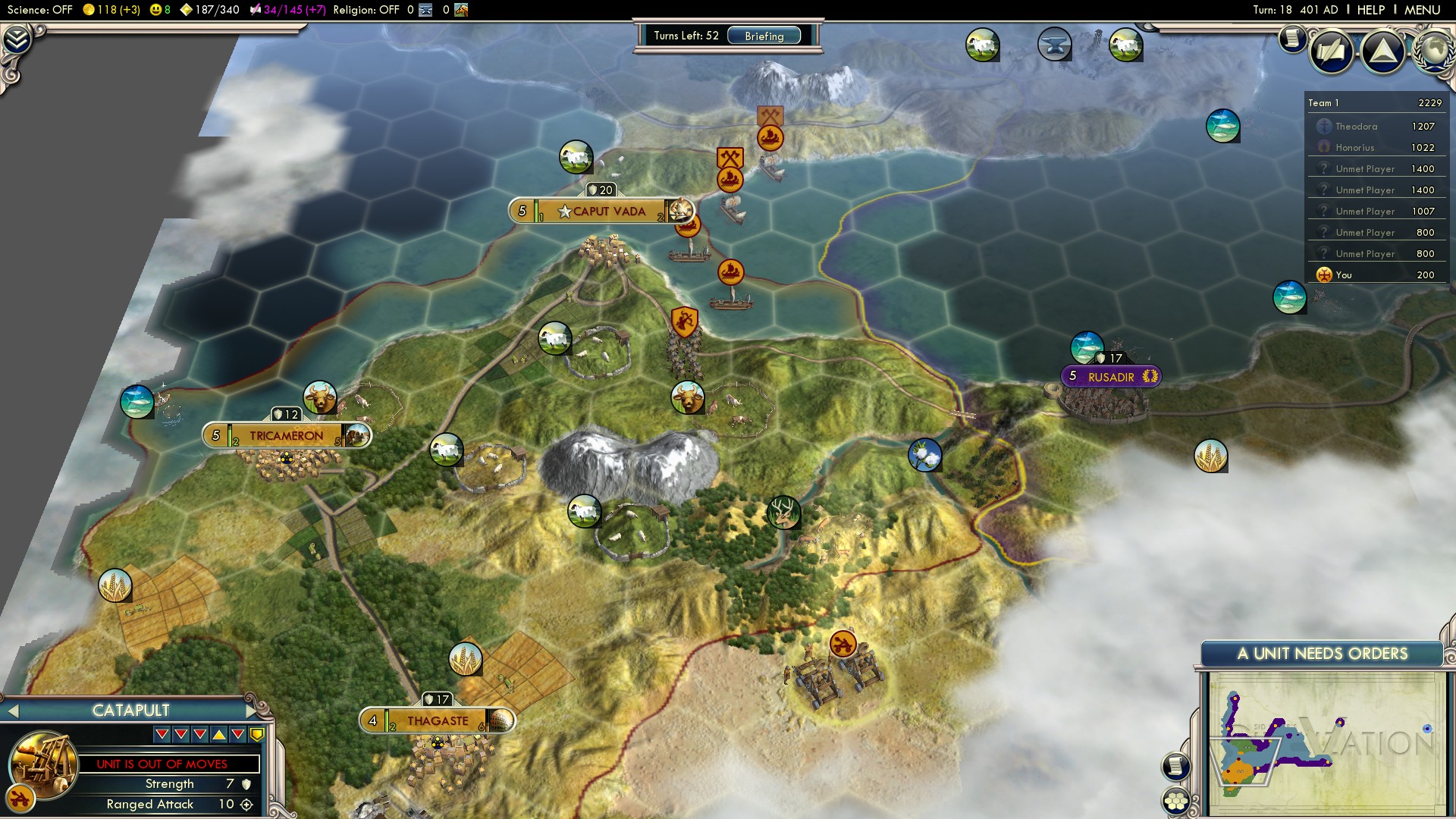Click the A UNIT NEEDS ORDERS banner
The height and width of the screenshot is (819, 1456).
click(x=1324, y=652)
